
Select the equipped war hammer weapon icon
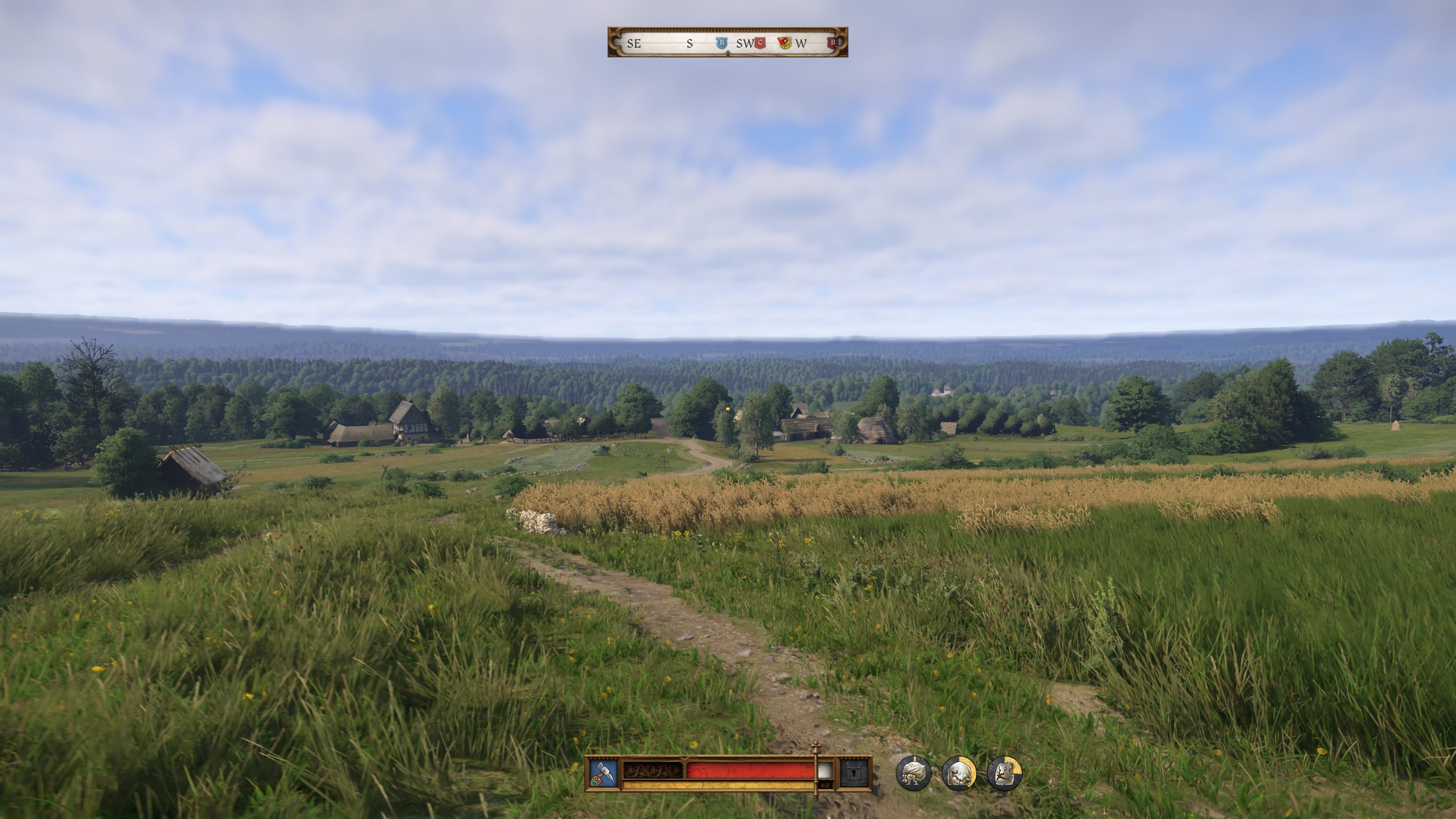point(603,773)
